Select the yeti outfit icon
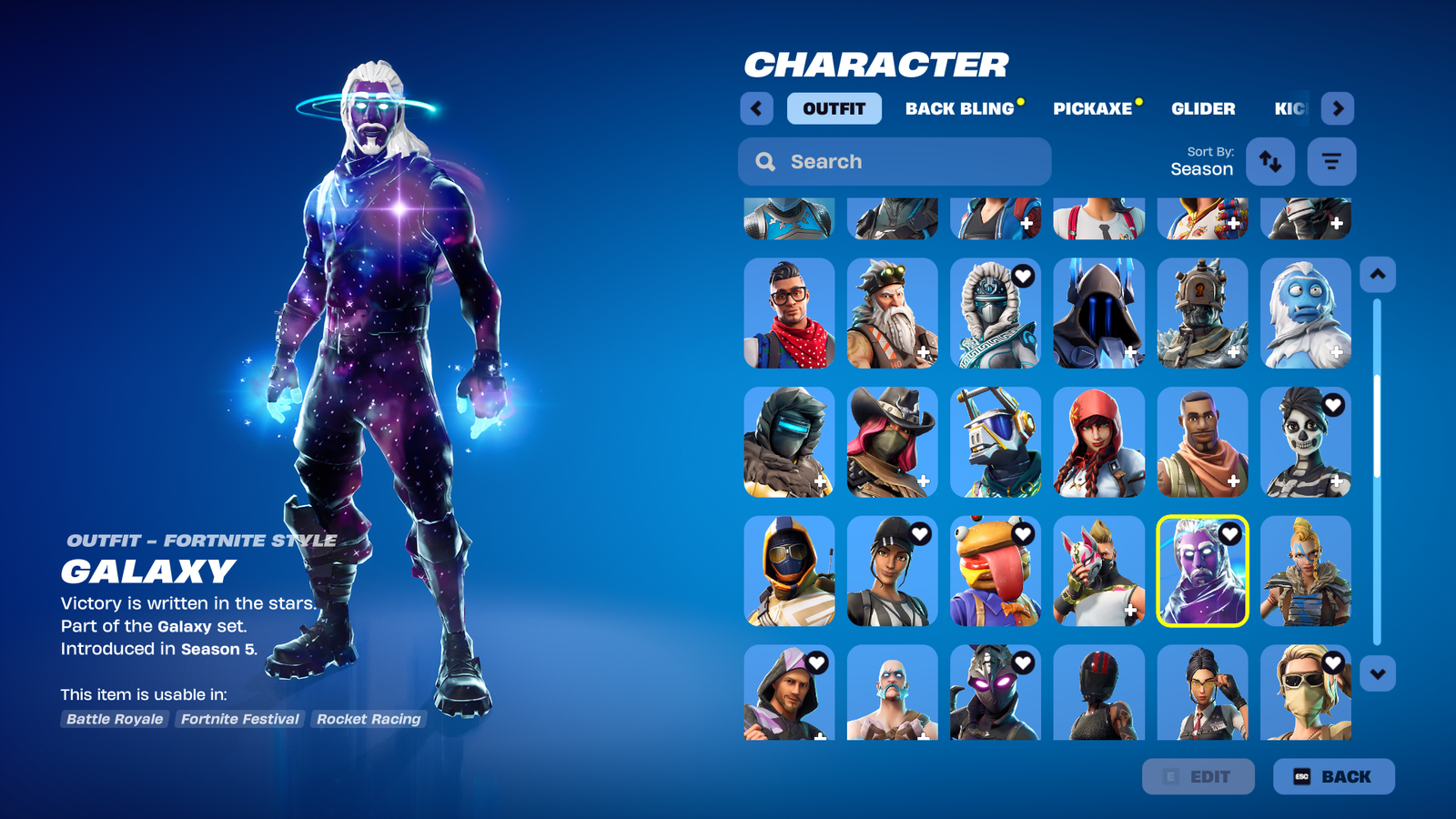 1305,313
